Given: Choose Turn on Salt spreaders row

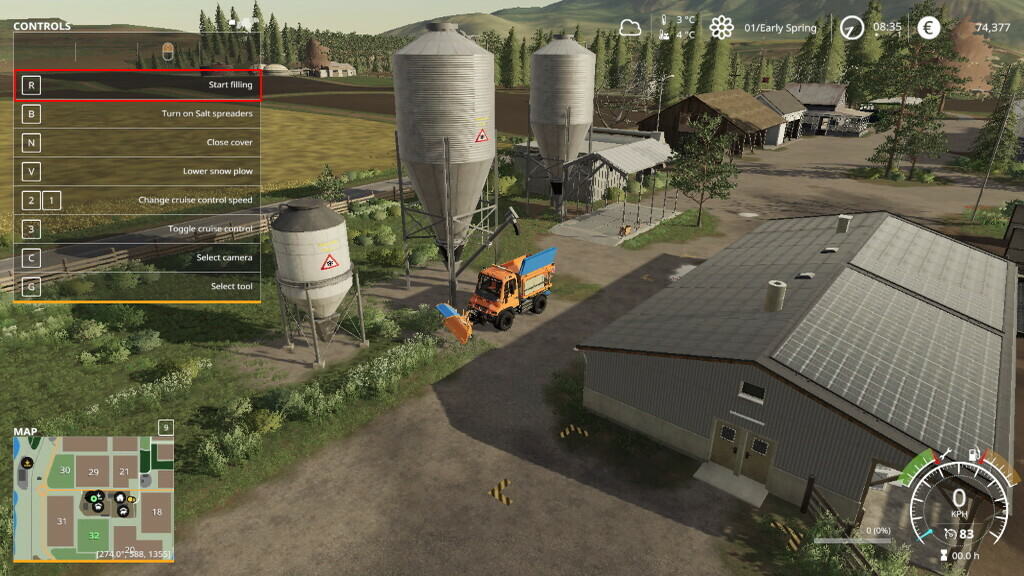Looking at the screenshot, I should coord(137,114).
